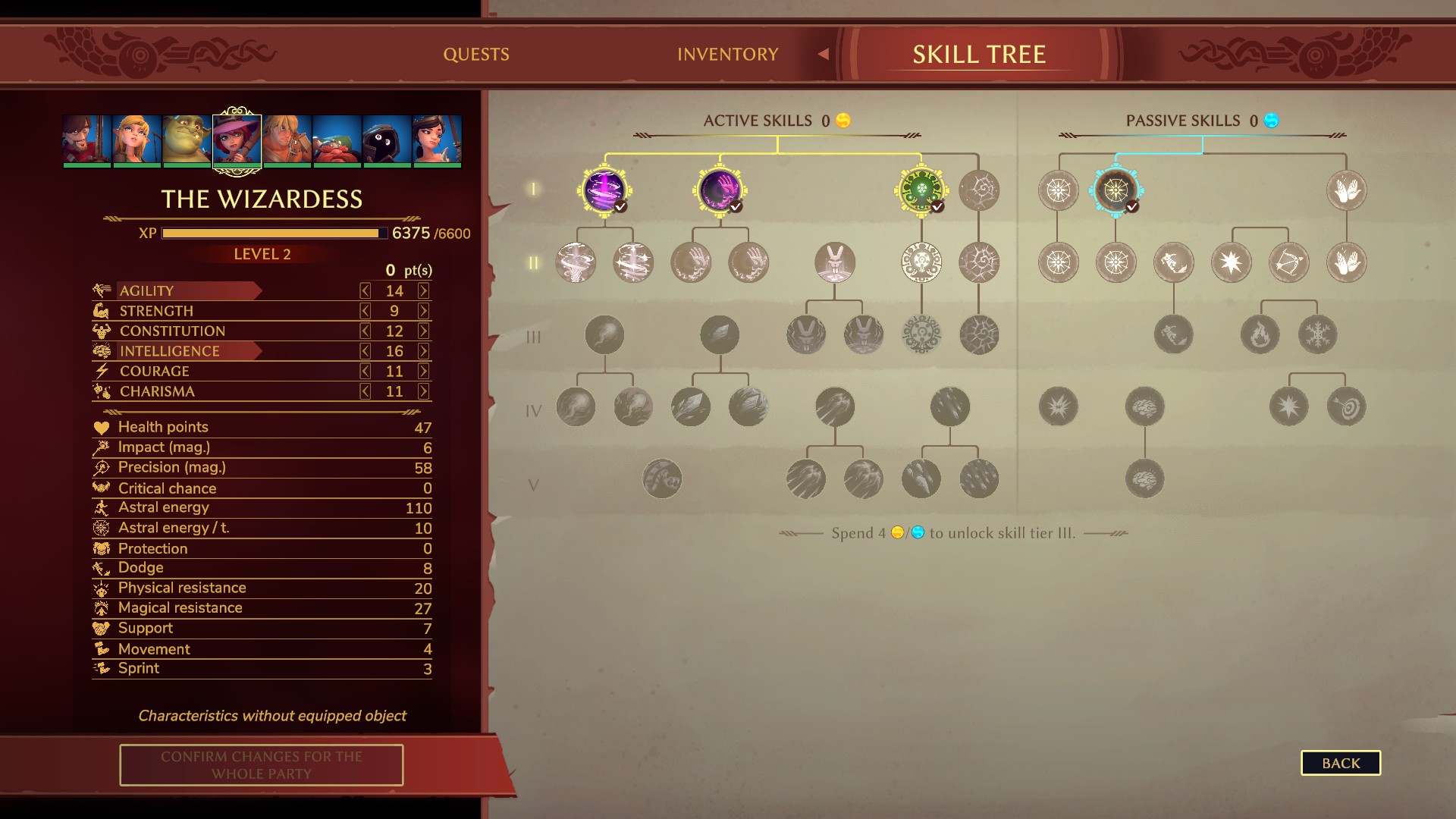Raise Intelligence with the right arrow
Image resolution: width=1456 pixels, height=819 pixels.
pyautogui.click(x=423, y=351)
